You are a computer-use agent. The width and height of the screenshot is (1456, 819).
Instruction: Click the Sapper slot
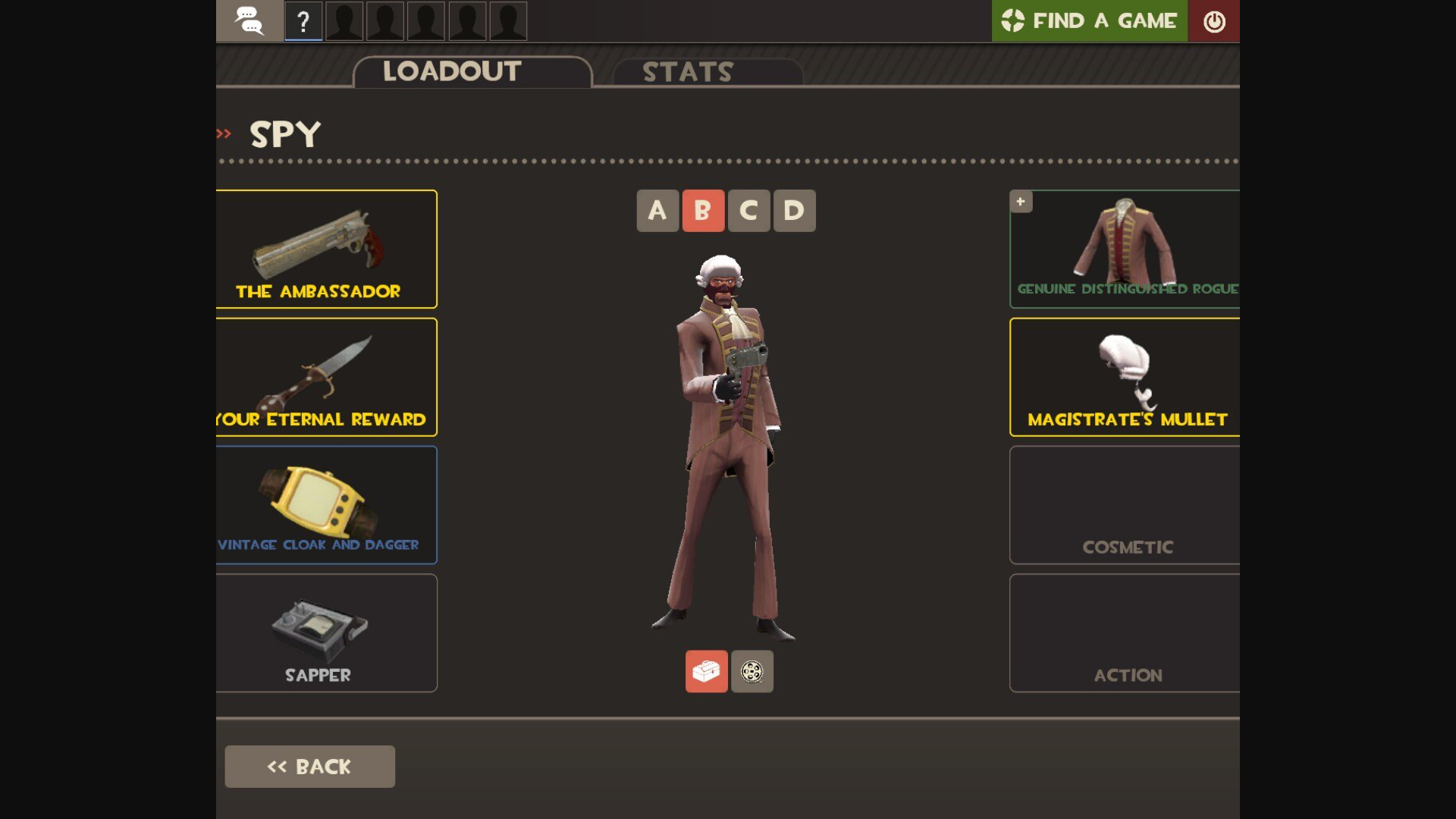coord(326,633)
